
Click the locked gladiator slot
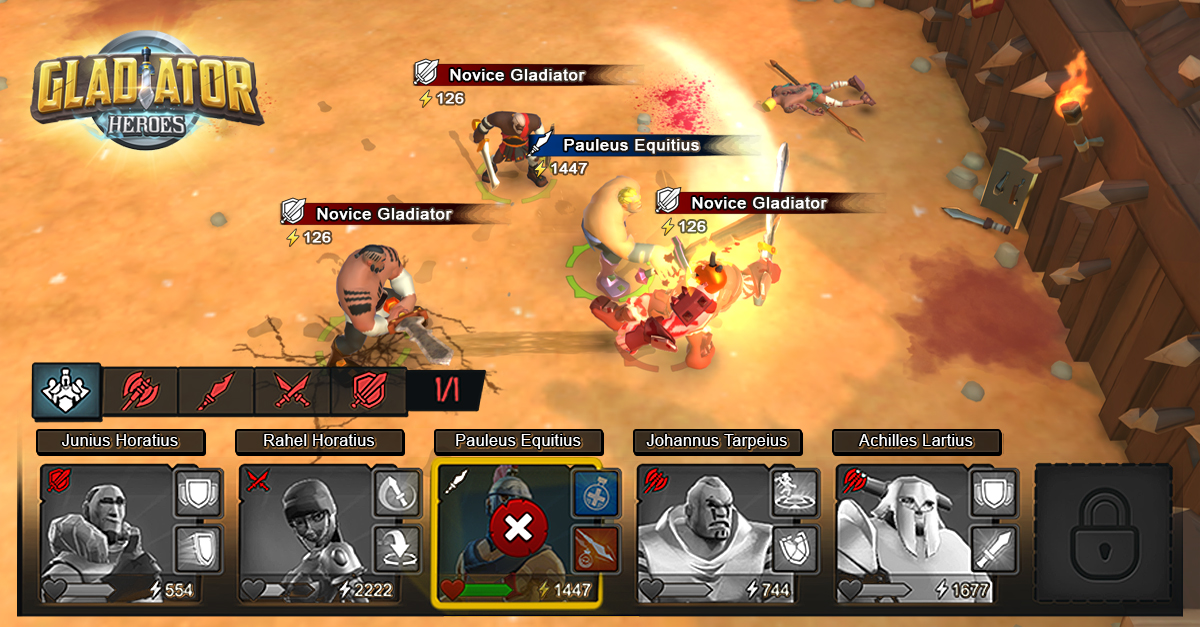tap(1102, 534)
